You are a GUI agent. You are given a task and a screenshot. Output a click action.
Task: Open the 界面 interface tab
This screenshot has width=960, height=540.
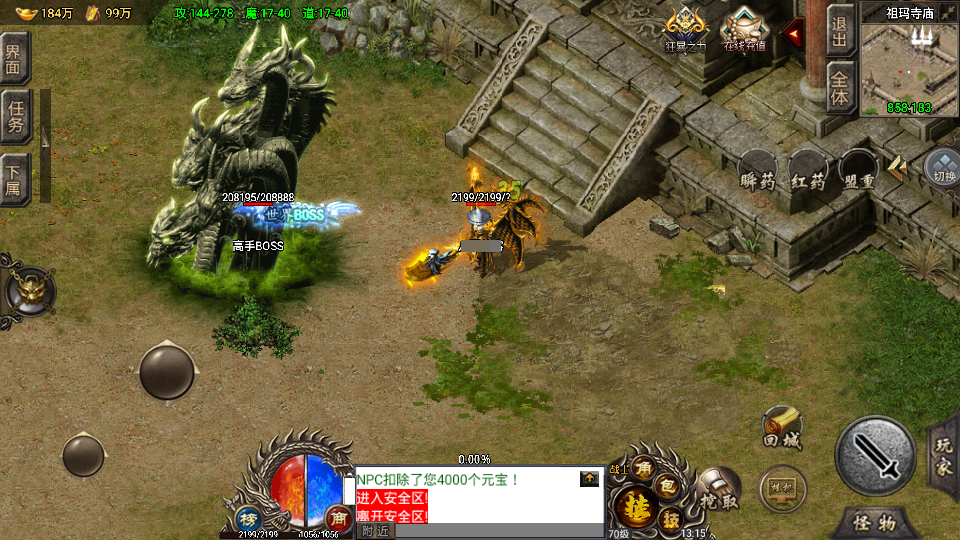point(16,58)
